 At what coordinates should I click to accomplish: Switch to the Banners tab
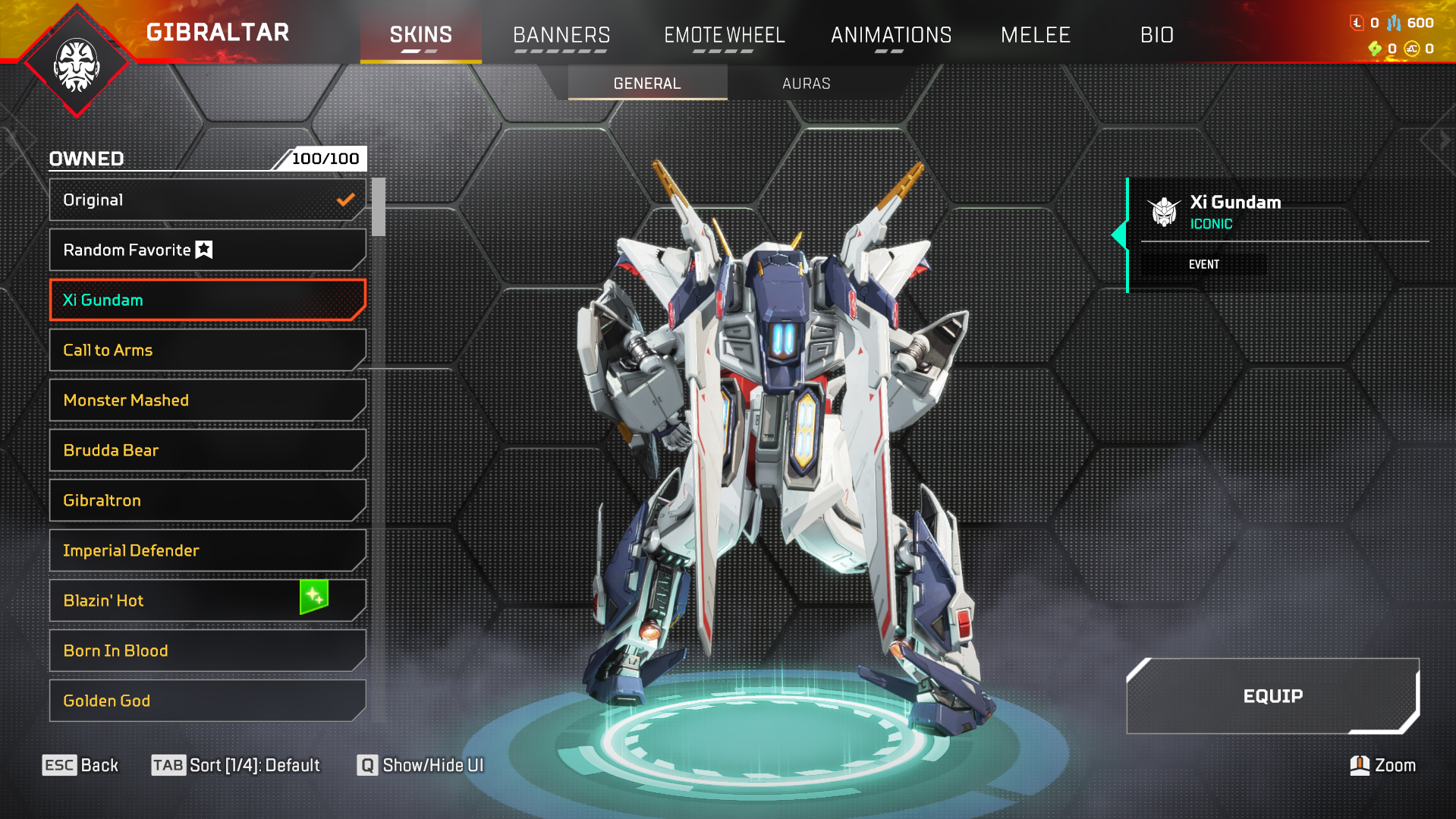point(561,35)
